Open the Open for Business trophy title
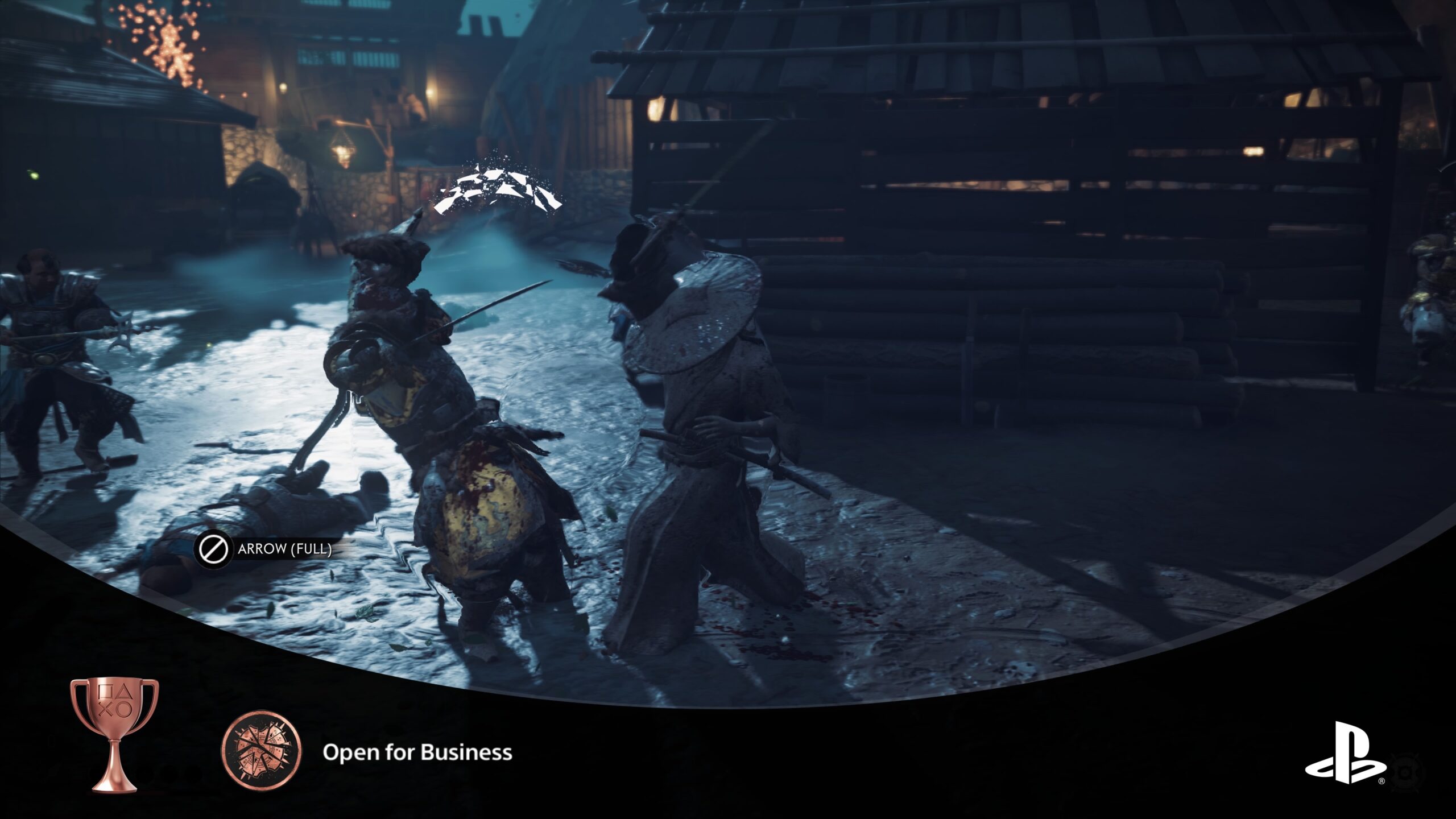Viewport: 1456px width, 819px height. (x=417, y=752)
